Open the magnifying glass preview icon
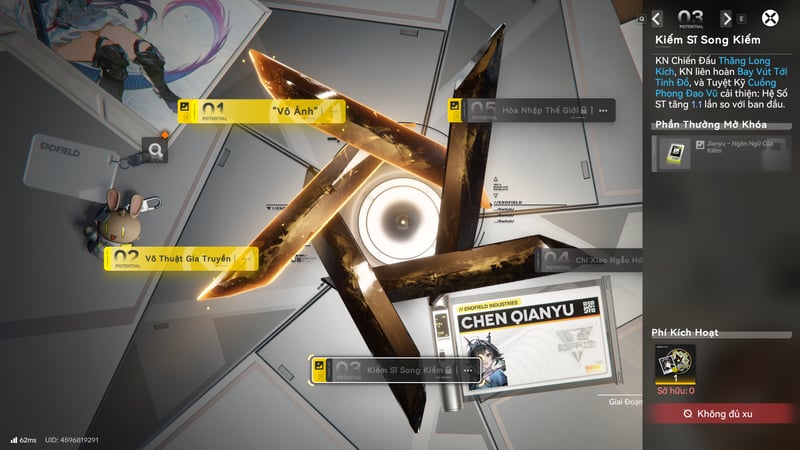 (155, 151)
